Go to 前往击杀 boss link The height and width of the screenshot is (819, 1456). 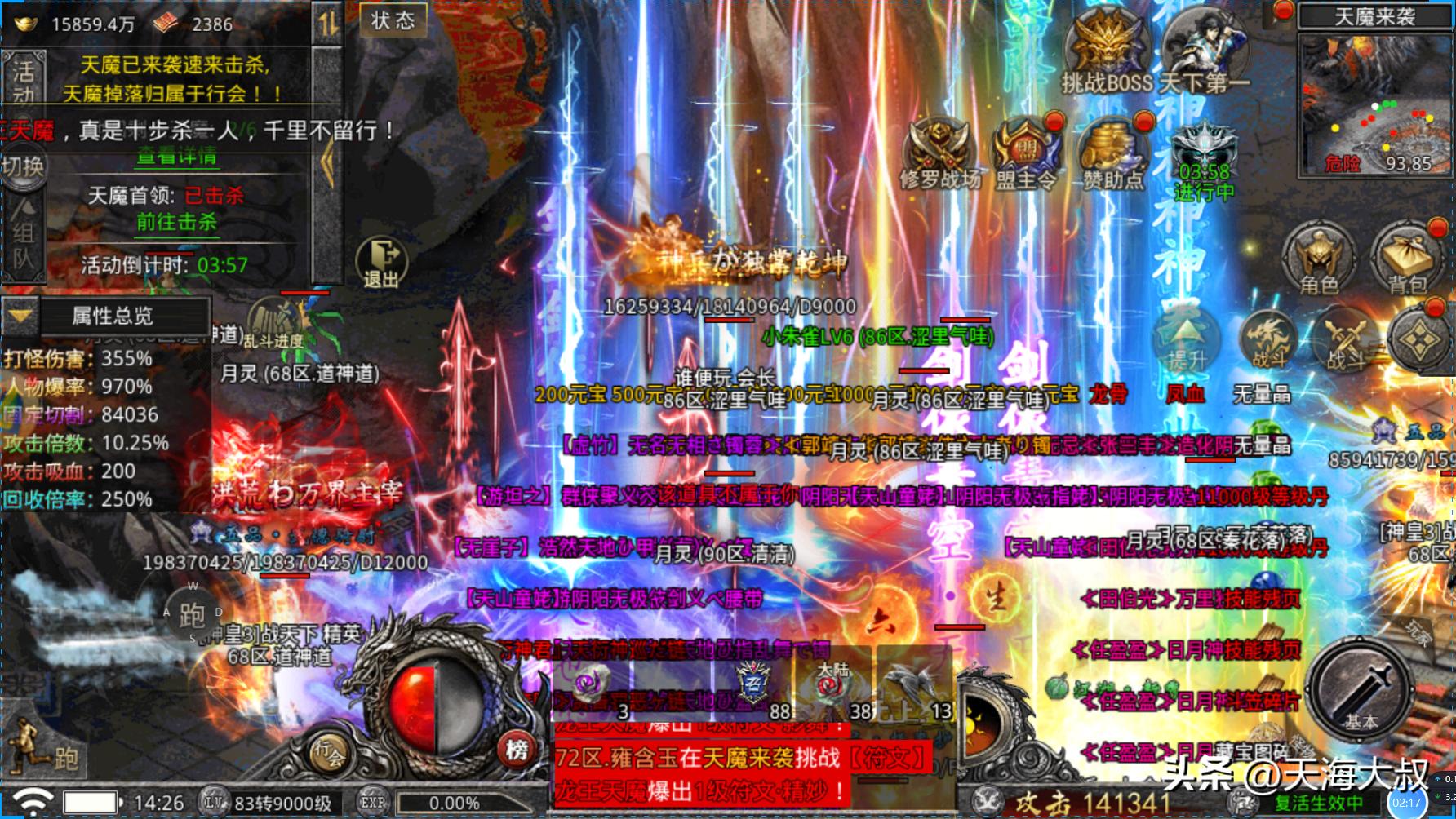pyautogui.click(x=176, y=222)
